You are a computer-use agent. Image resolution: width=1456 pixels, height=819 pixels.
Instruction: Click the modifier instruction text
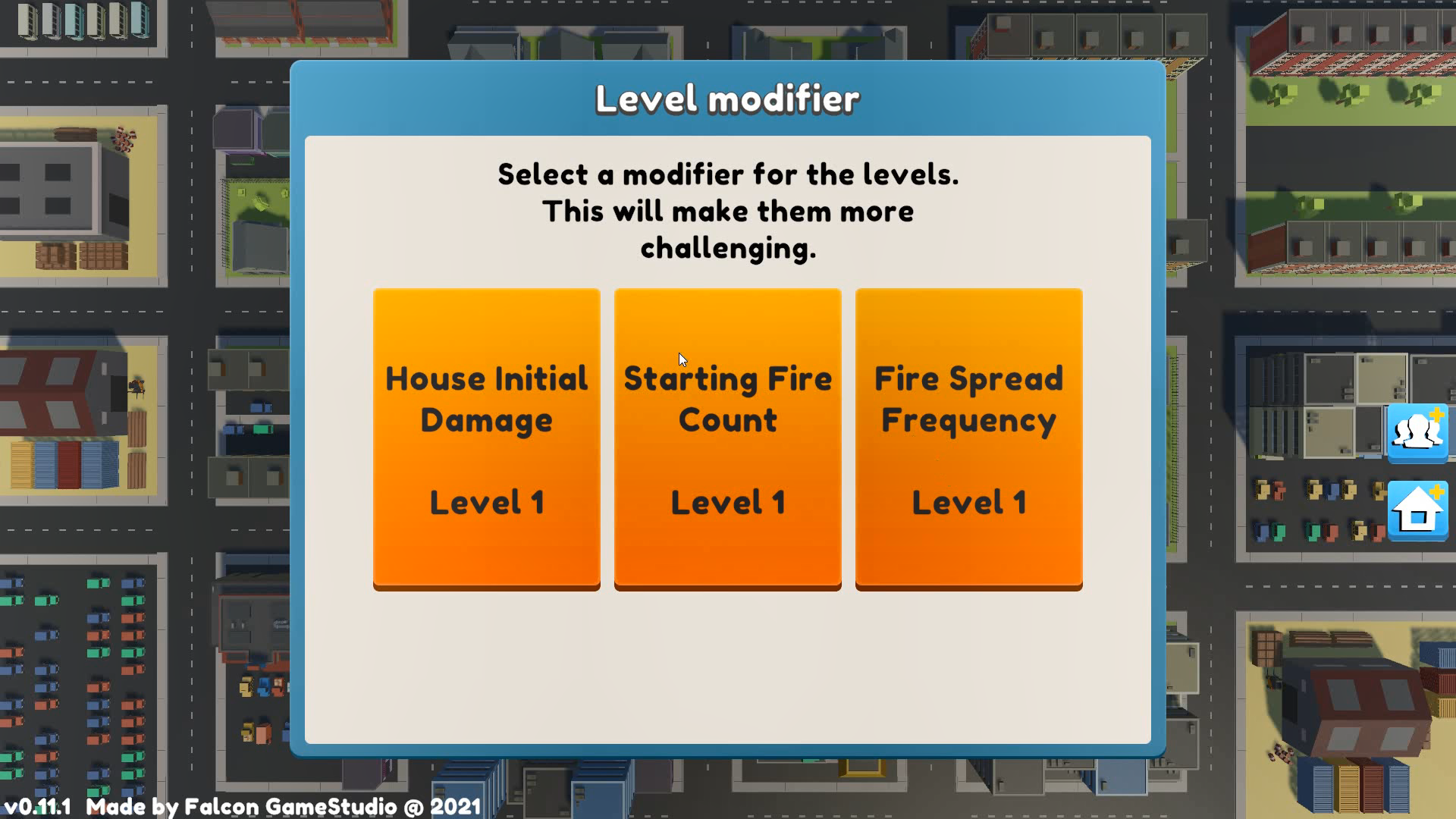[x=726, y=210]
